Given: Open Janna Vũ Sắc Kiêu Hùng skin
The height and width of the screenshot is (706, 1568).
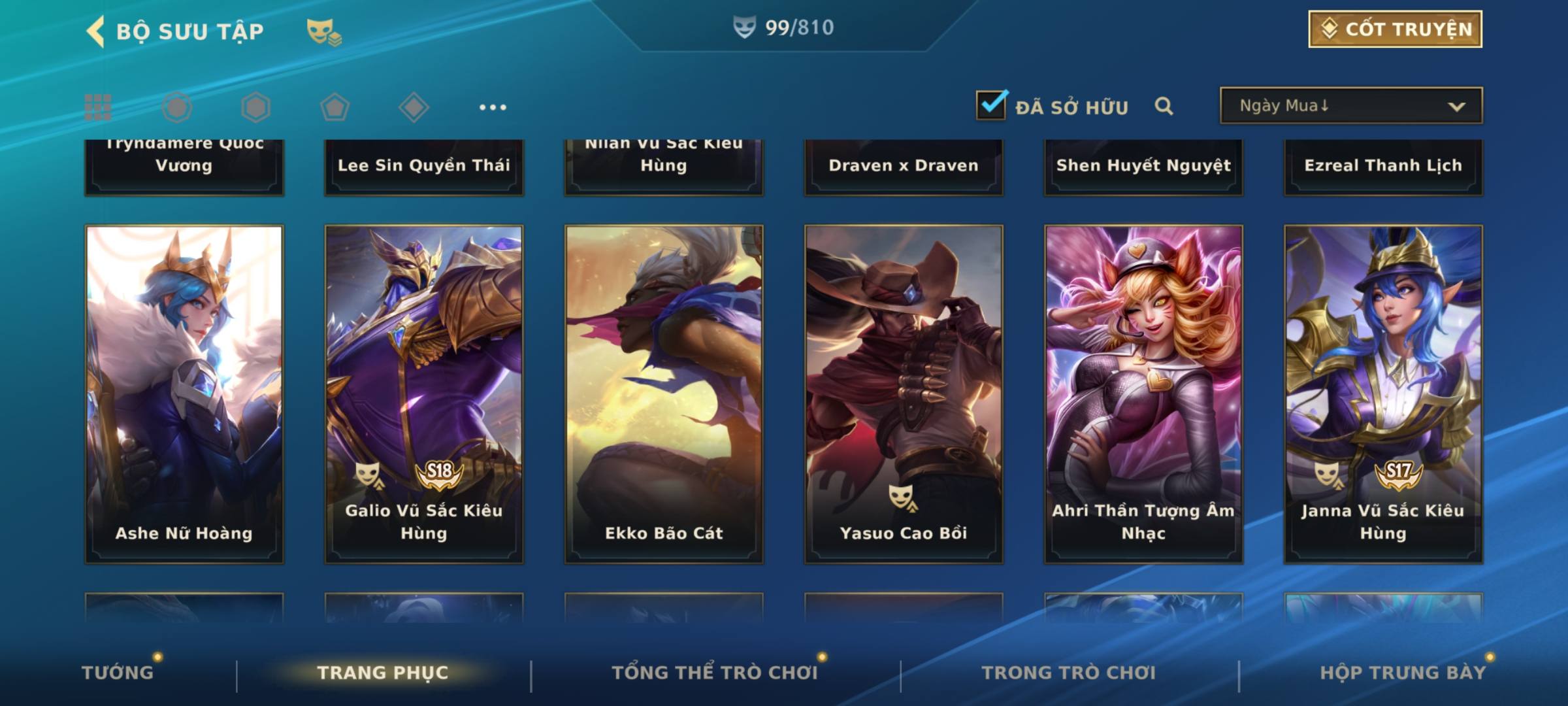Looking at the screenshot, I should [1383, 394].
